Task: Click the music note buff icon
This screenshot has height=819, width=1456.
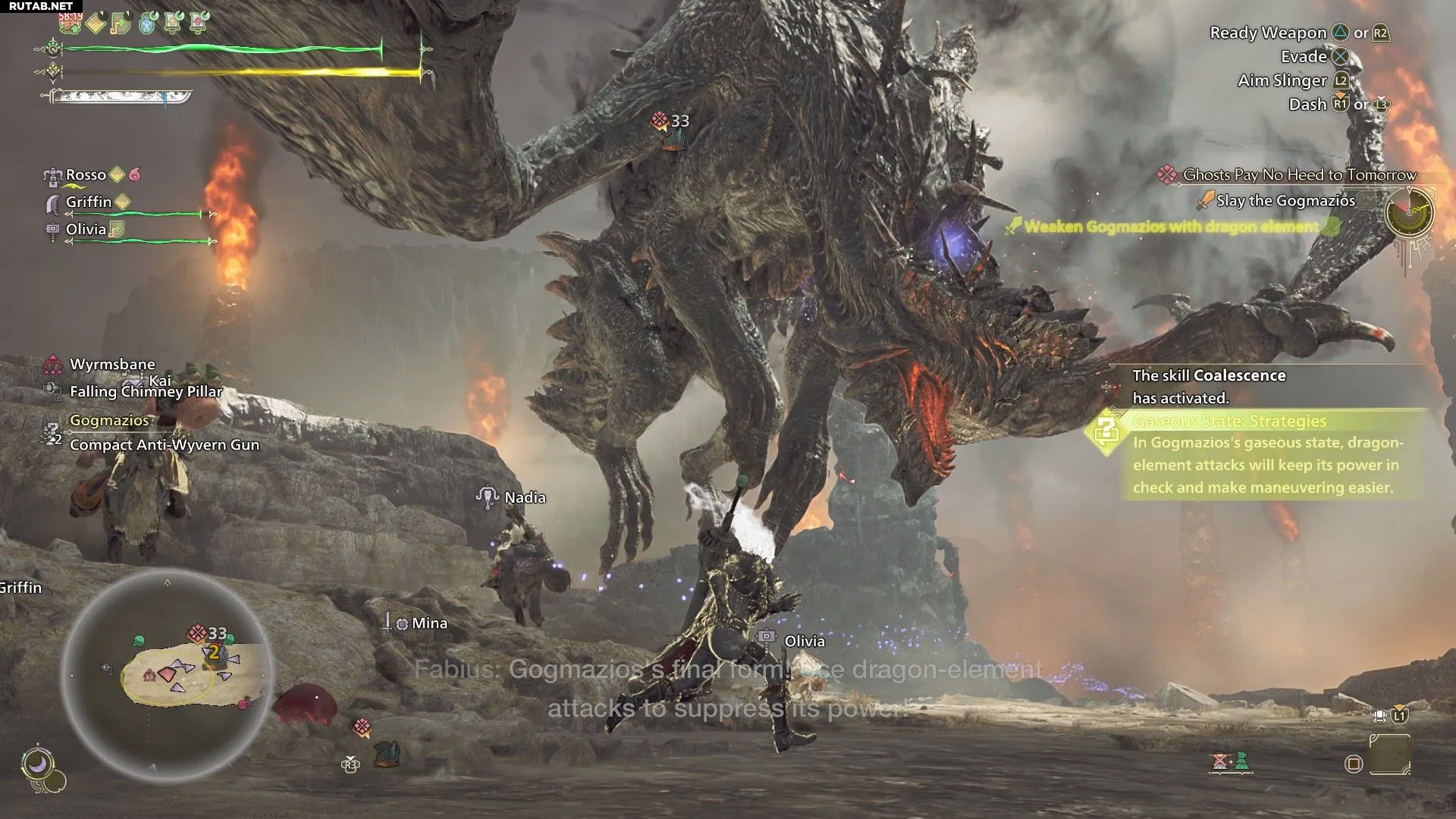Action: click(120, 24)
